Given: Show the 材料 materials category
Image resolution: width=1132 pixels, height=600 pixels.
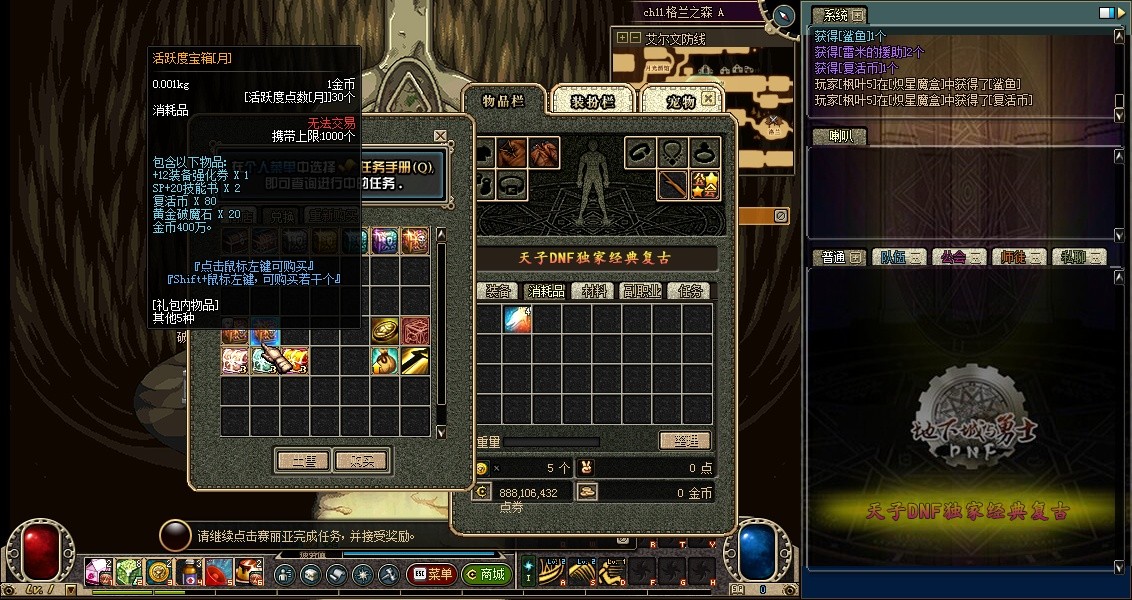Looking at the screenshot, I should [x=596, y=291].
